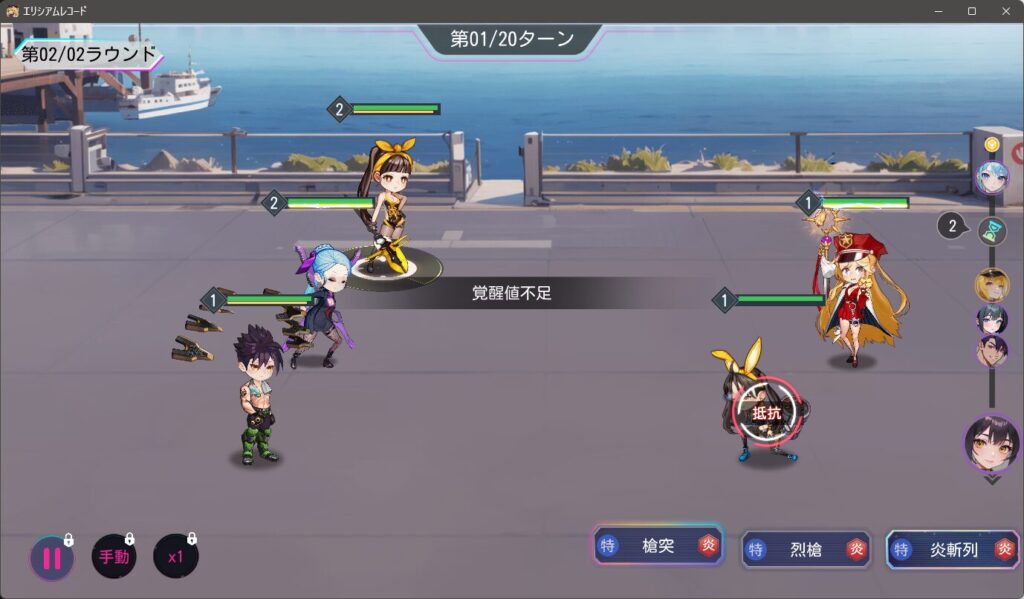Use the 槍突 skill
The width and height of the screenshot is (1024, 599).
point(658,545)
